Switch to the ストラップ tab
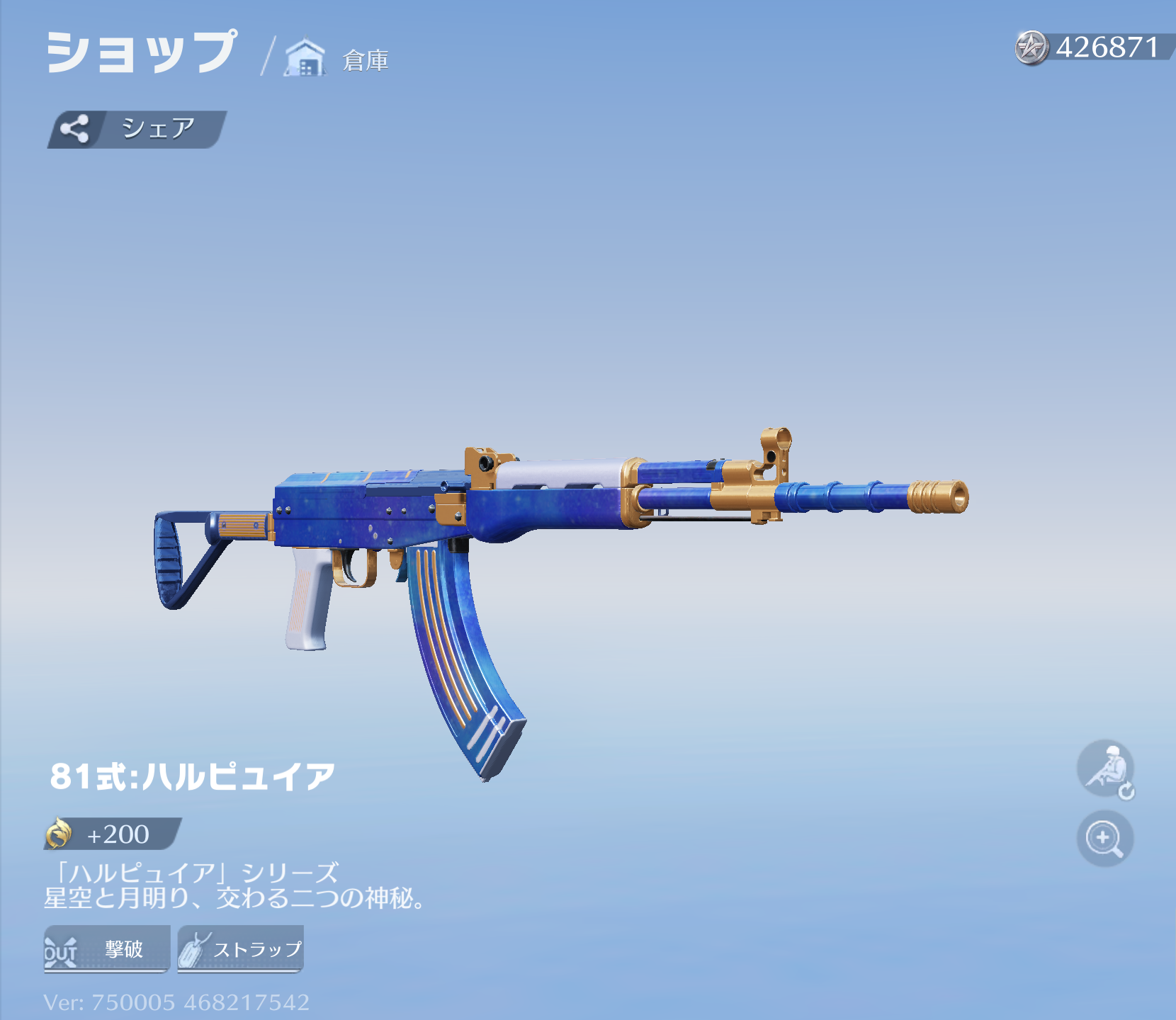This screenshot has width=1176, height=1020. [x=241, y=949]
